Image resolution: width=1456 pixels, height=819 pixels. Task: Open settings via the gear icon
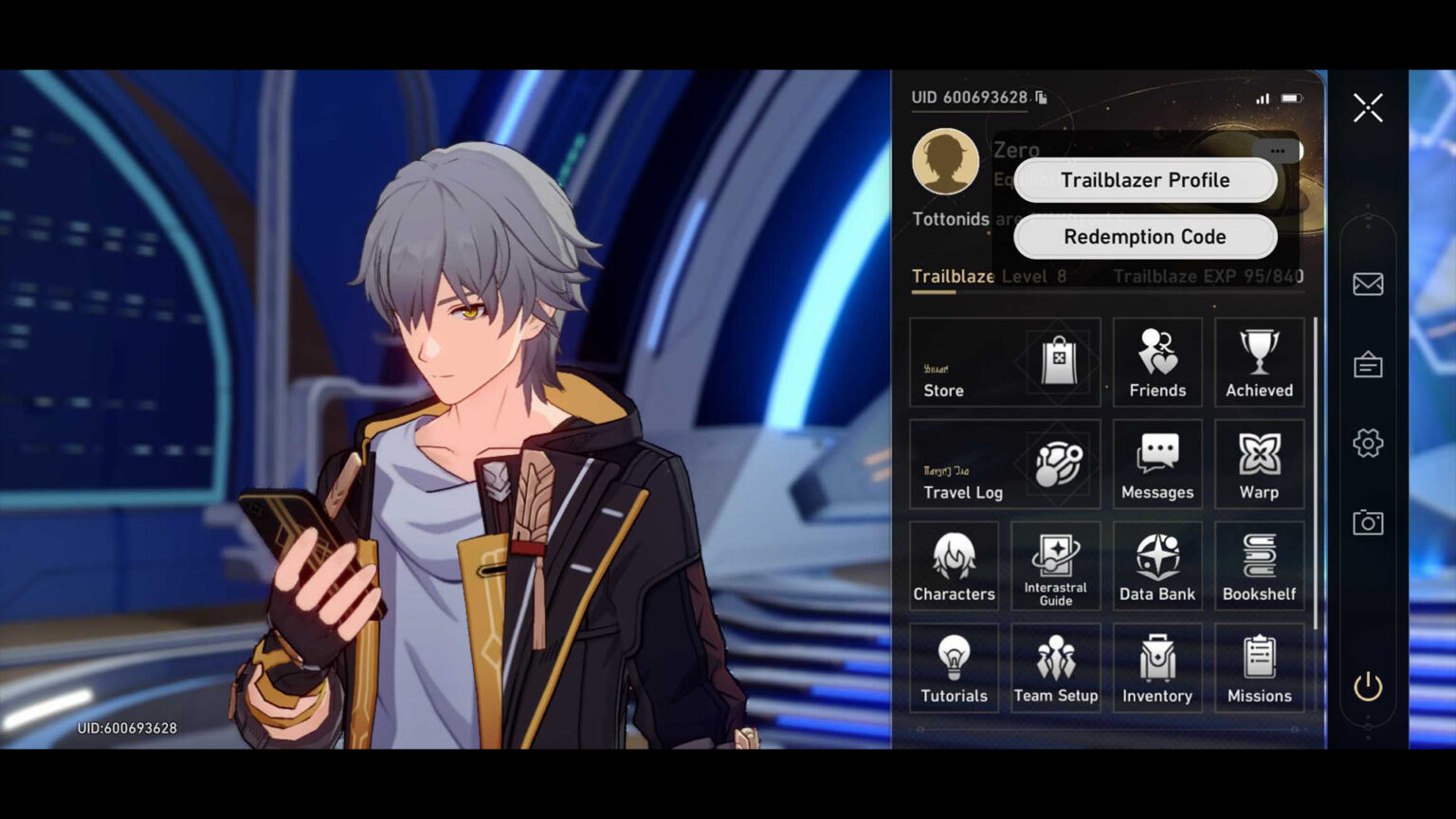click(x=1368, y=443)
